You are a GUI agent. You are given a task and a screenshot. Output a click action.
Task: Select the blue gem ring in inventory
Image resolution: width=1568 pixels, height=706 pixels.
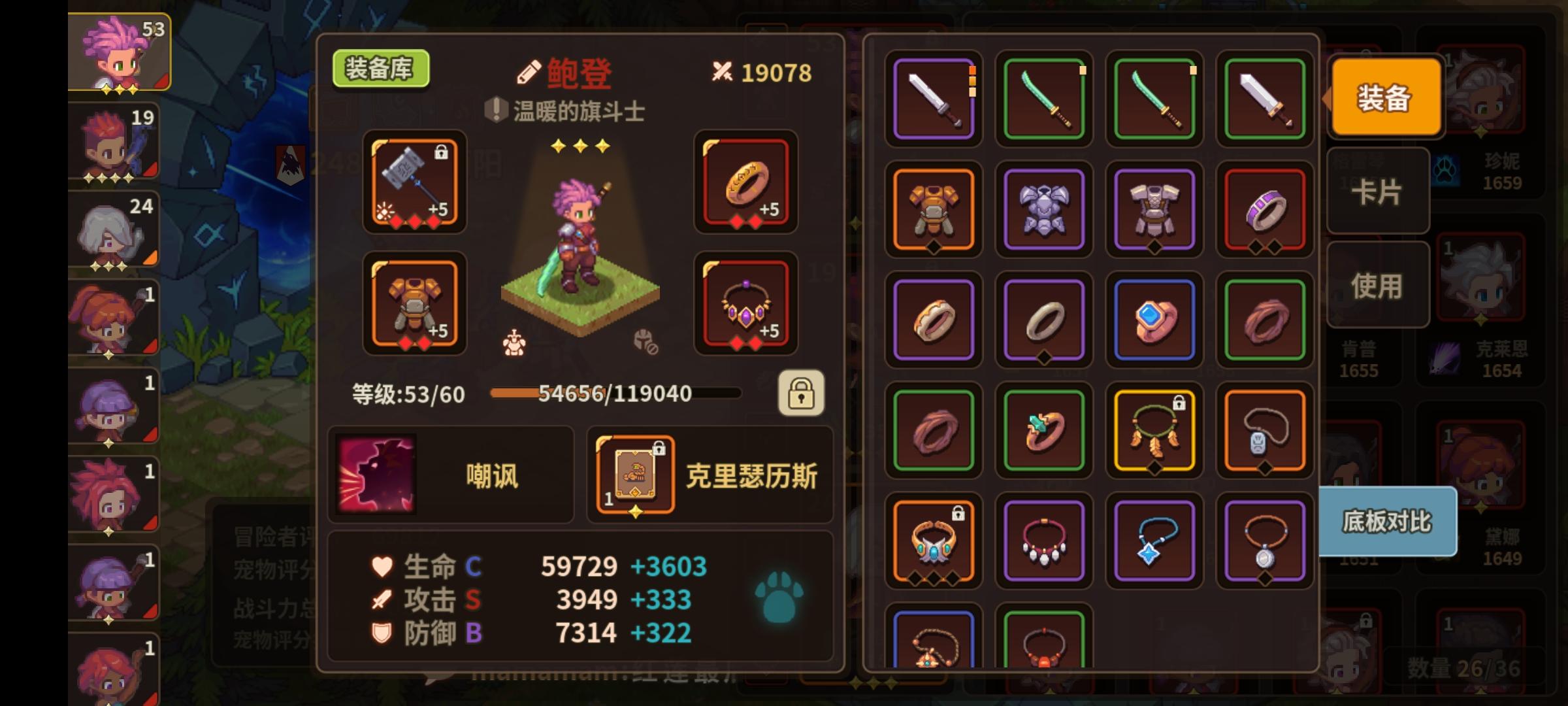pos(1154,320)
